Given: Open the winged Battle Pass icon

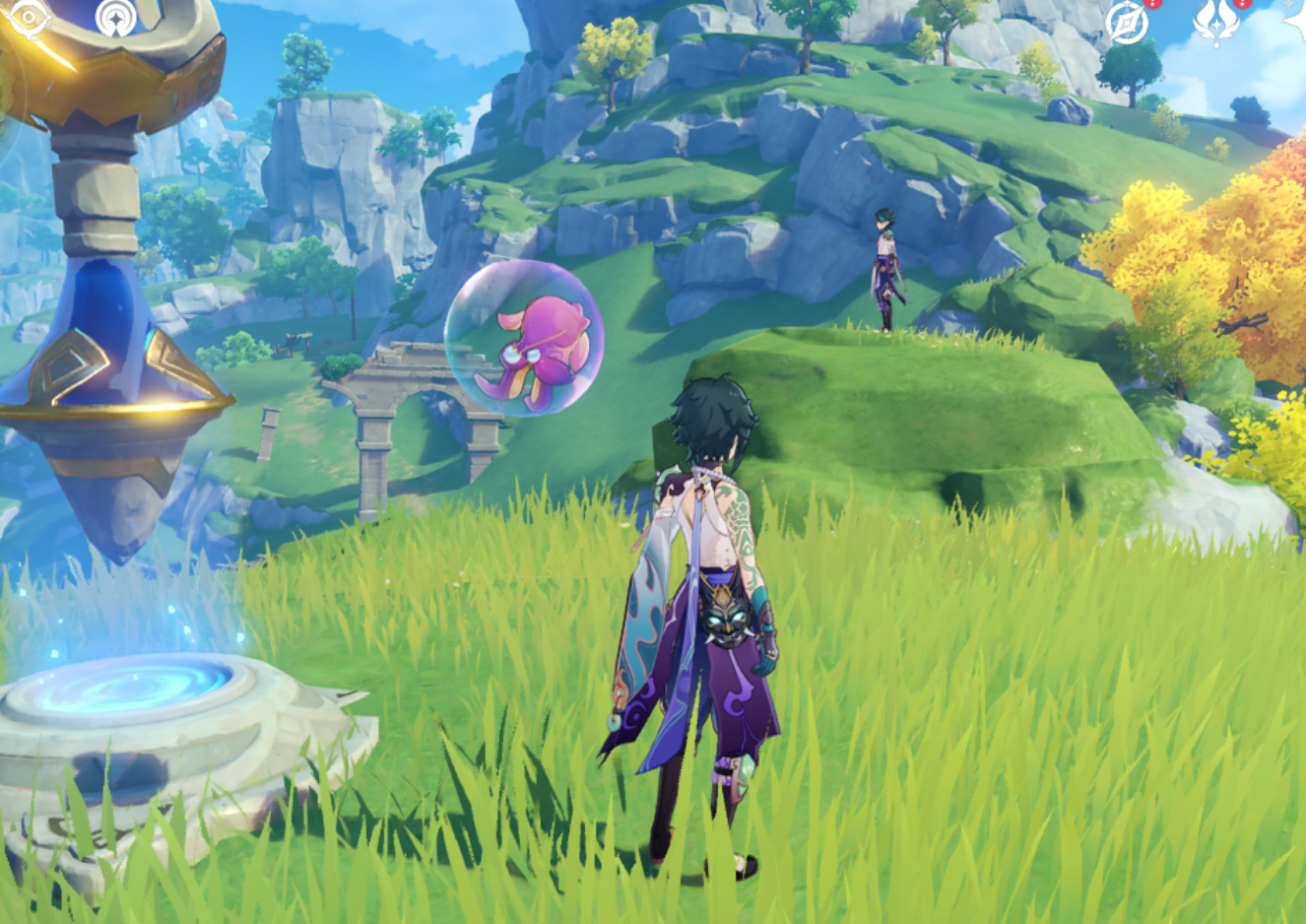Looking at the screenshot, I should tap(1215, 22).
